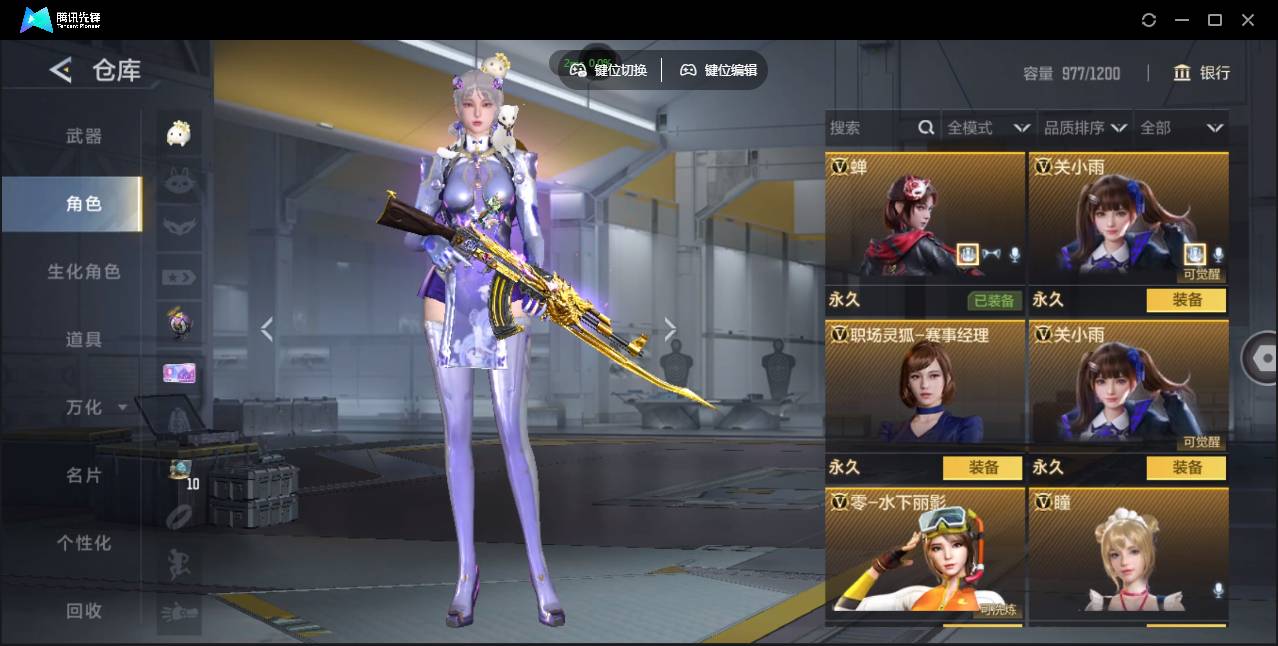Open the 全模式 mode dropdown
This screenshot has width=1278, height=646.
pyautogui.click(x=988, y=128)
